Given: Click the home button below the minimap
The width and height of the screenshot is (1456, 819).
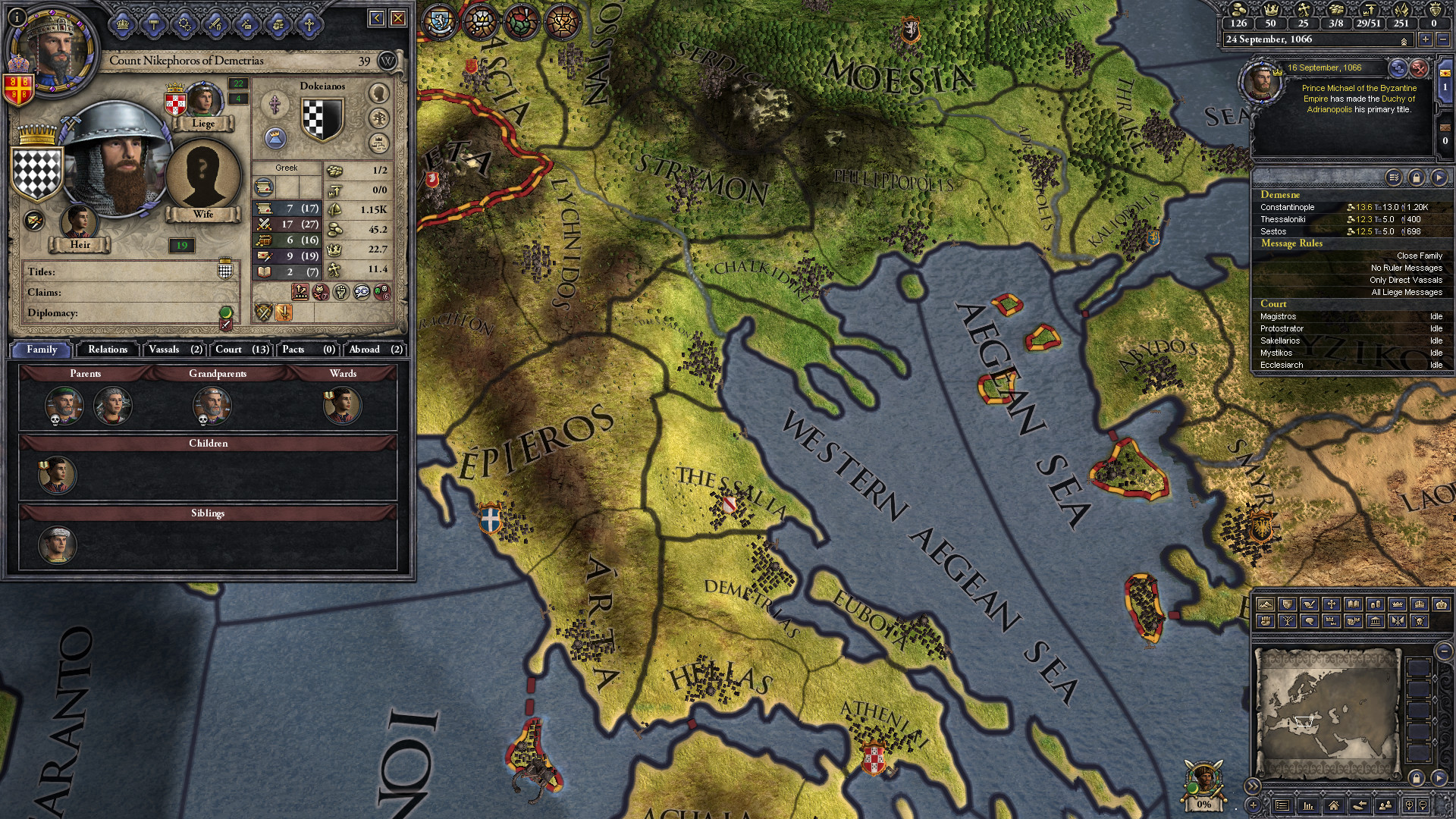Looking at the screenshot, I should click(x=1334, y=805).
